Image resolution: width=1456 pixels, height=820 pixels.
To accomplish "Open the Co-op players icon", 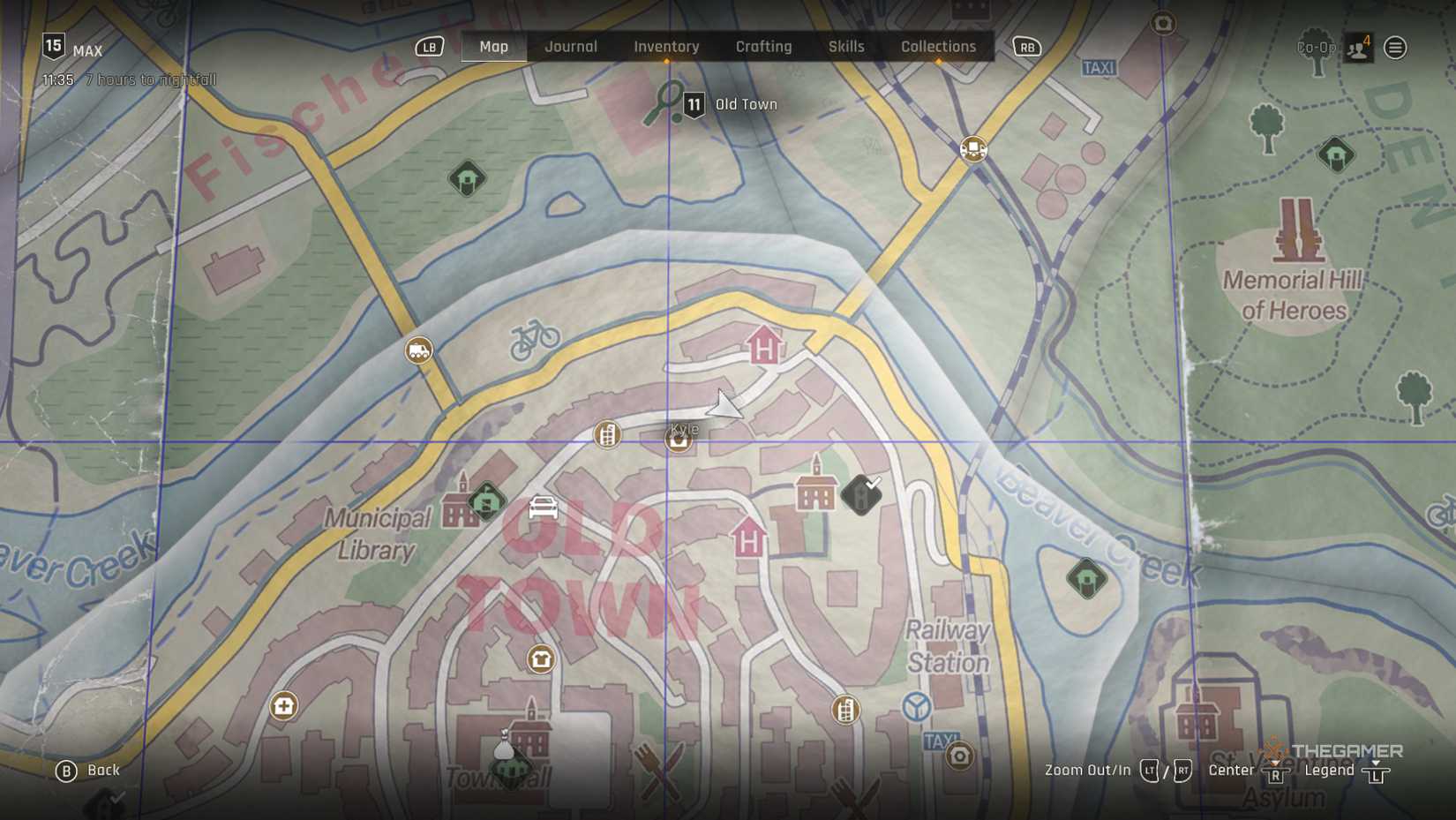I will pyautogui.click(x=1357, y=48).
